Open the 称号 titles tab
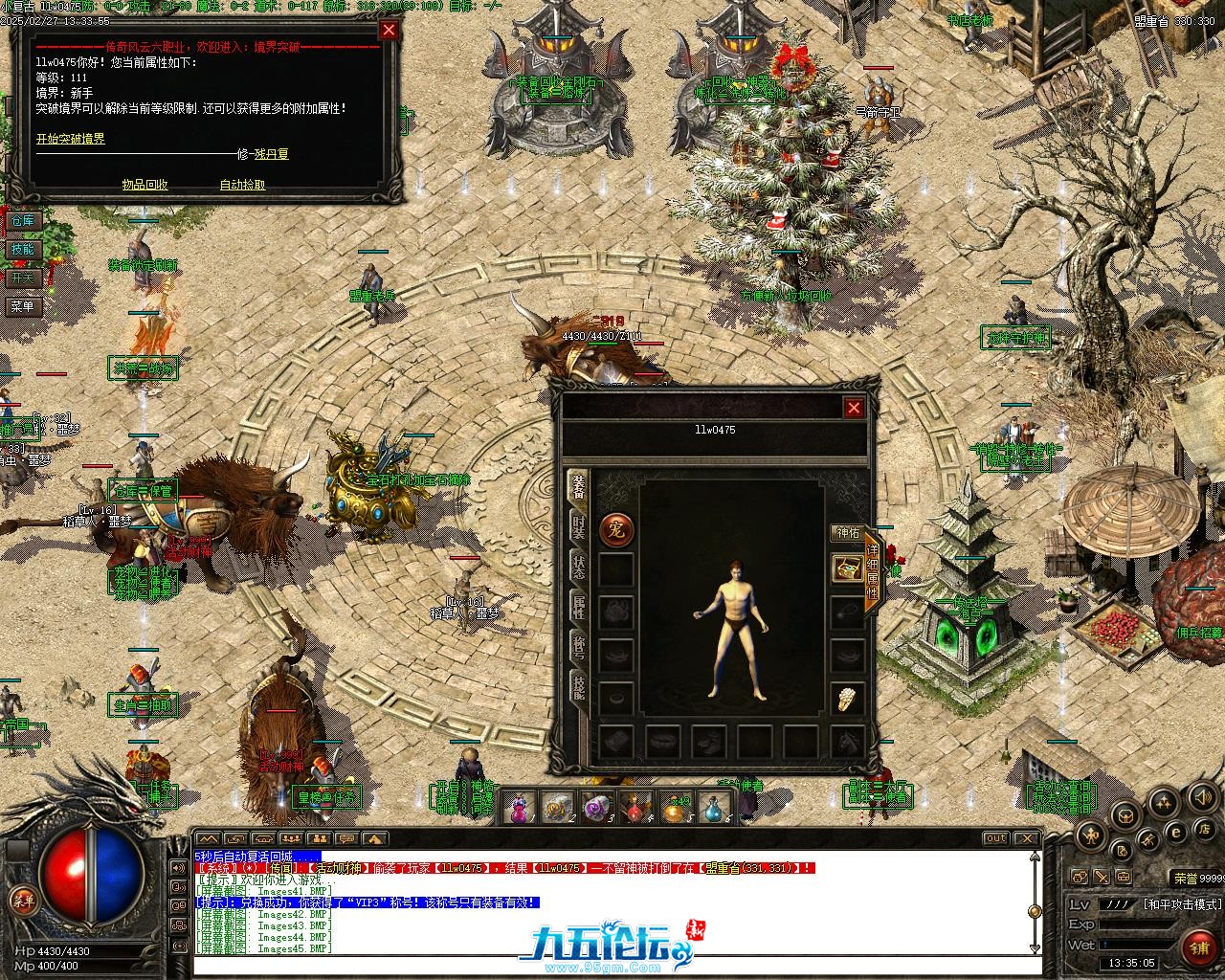This screenshot has width=1225, height=980. (579, 646)
